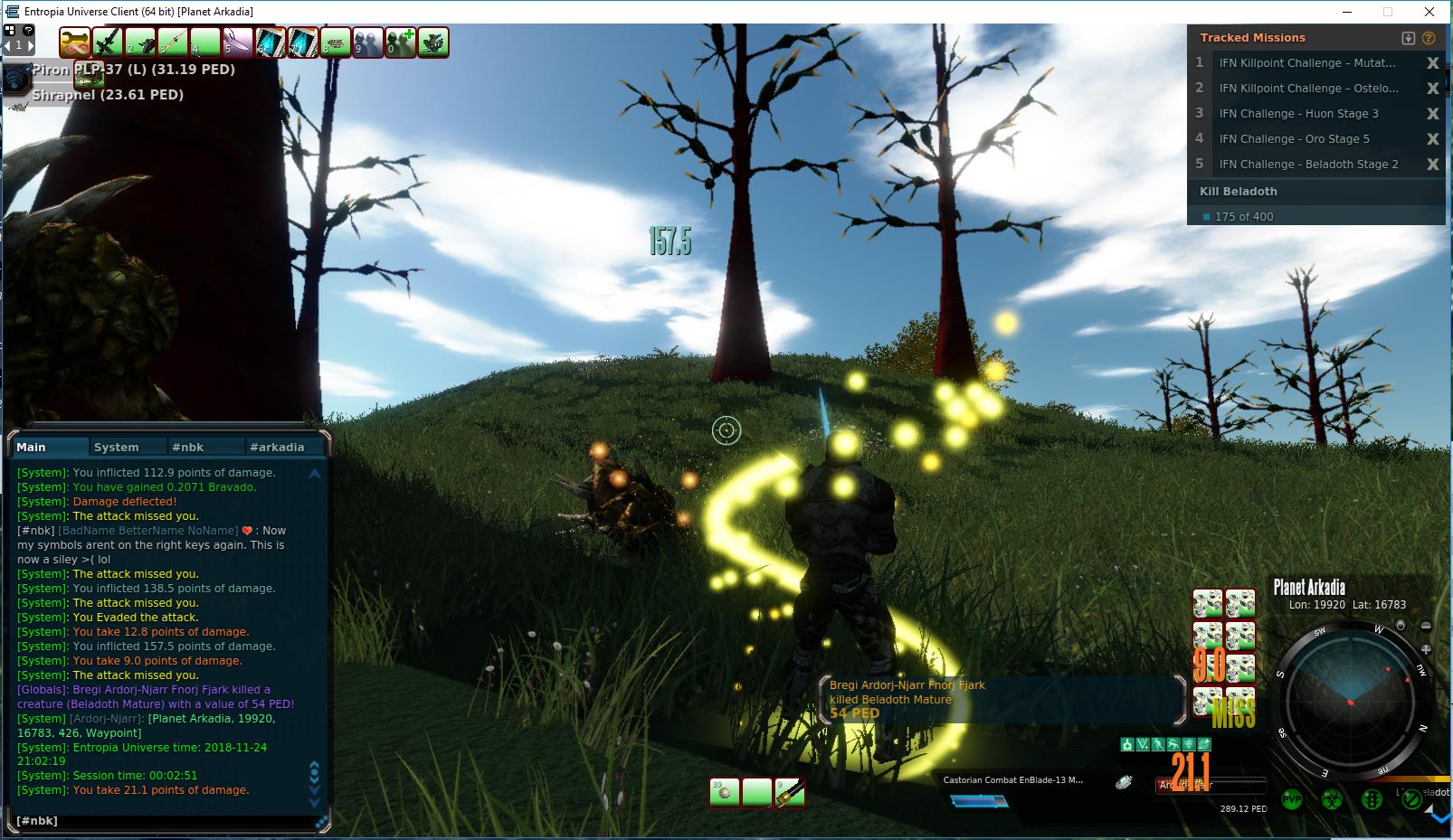Use the wrench and infinity toolbar slot

pyautogui.click(x=75, y=42)
